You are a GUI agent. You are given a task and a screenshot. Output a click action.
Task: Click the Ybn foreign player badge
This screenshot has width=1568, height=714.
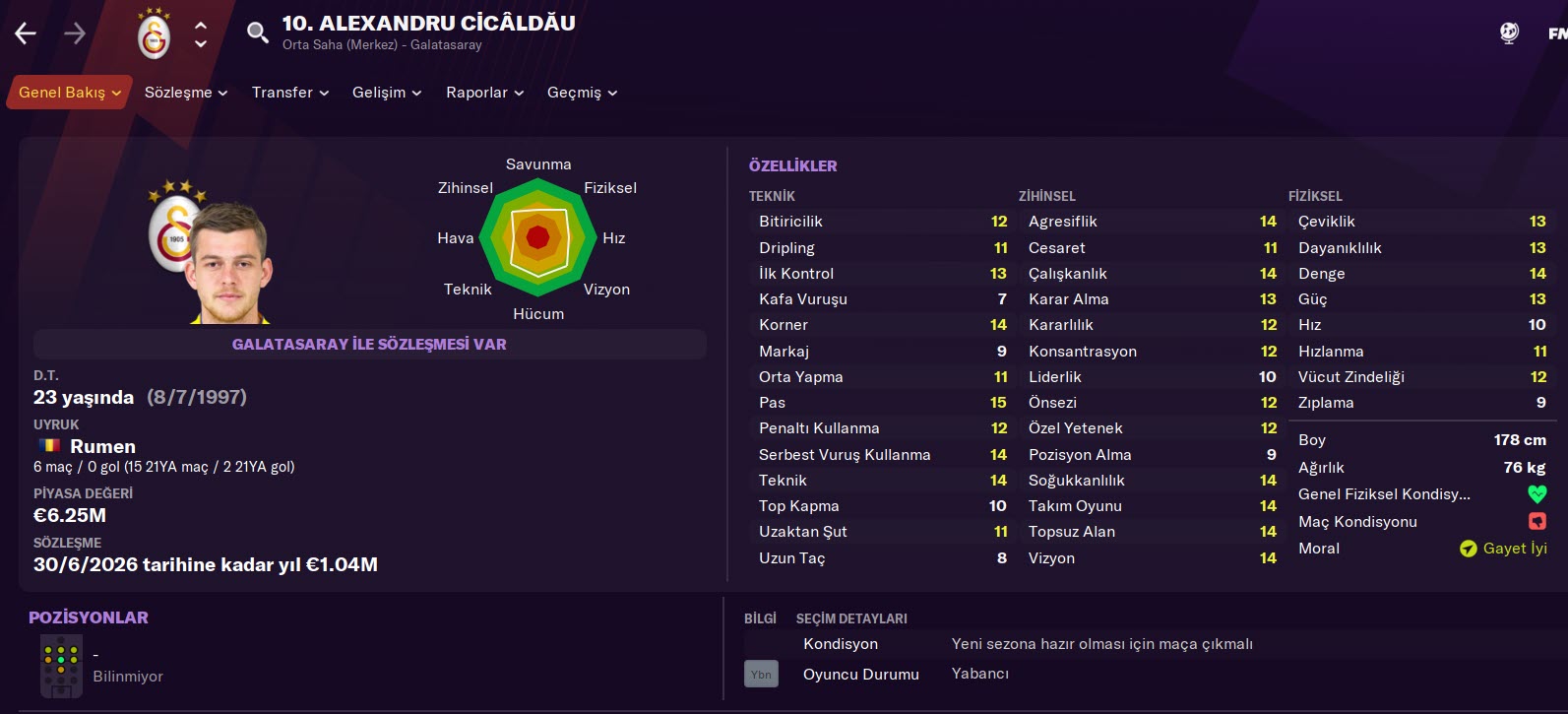(x=761, y=674)
